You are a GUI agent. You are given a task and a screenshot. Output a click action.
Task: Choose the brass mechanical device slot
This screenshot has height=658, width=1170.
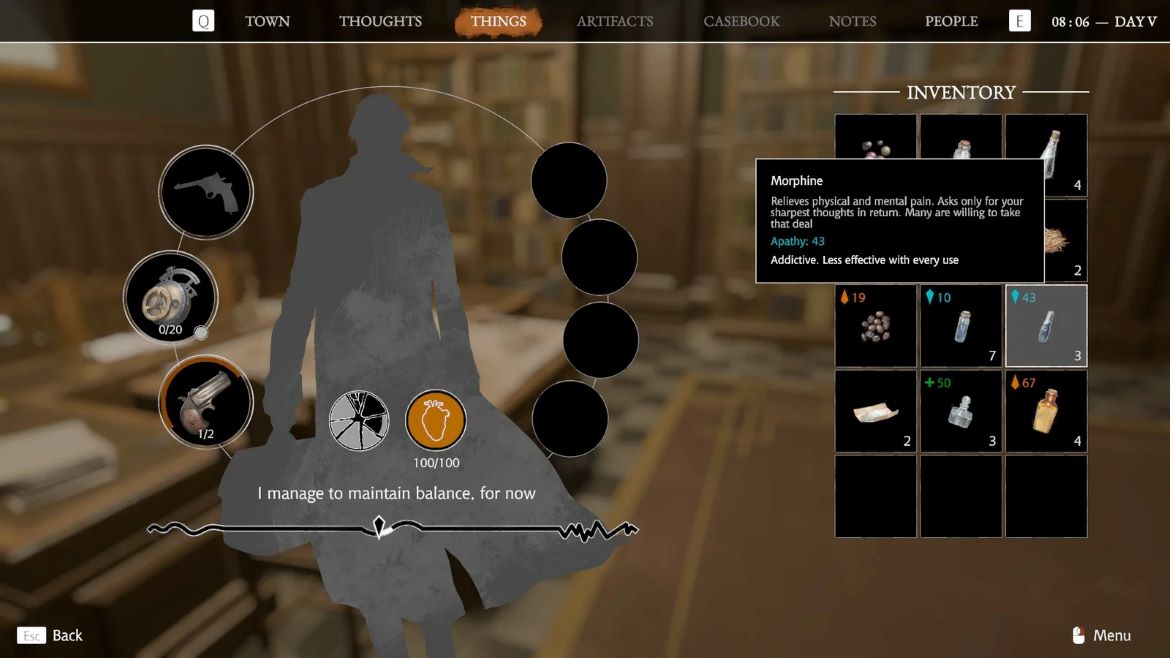171,297
